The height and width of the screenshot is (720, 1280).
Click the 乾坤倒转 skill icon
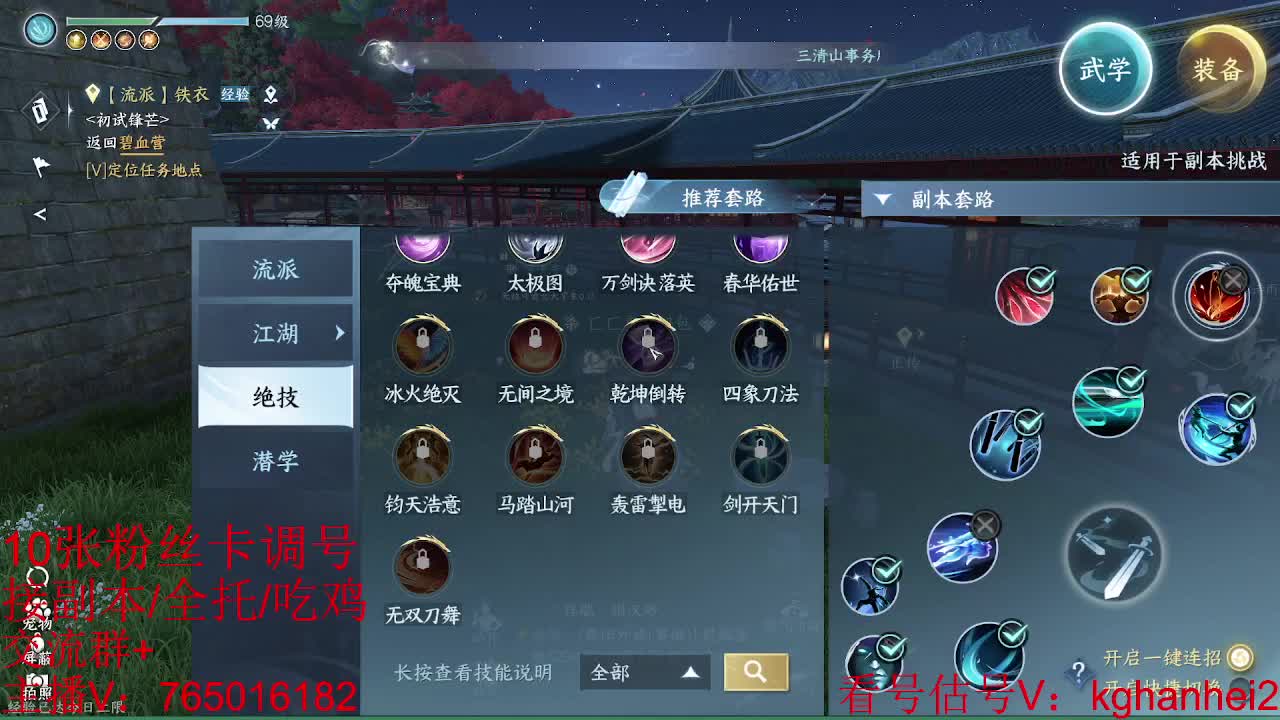pos(648,347)
